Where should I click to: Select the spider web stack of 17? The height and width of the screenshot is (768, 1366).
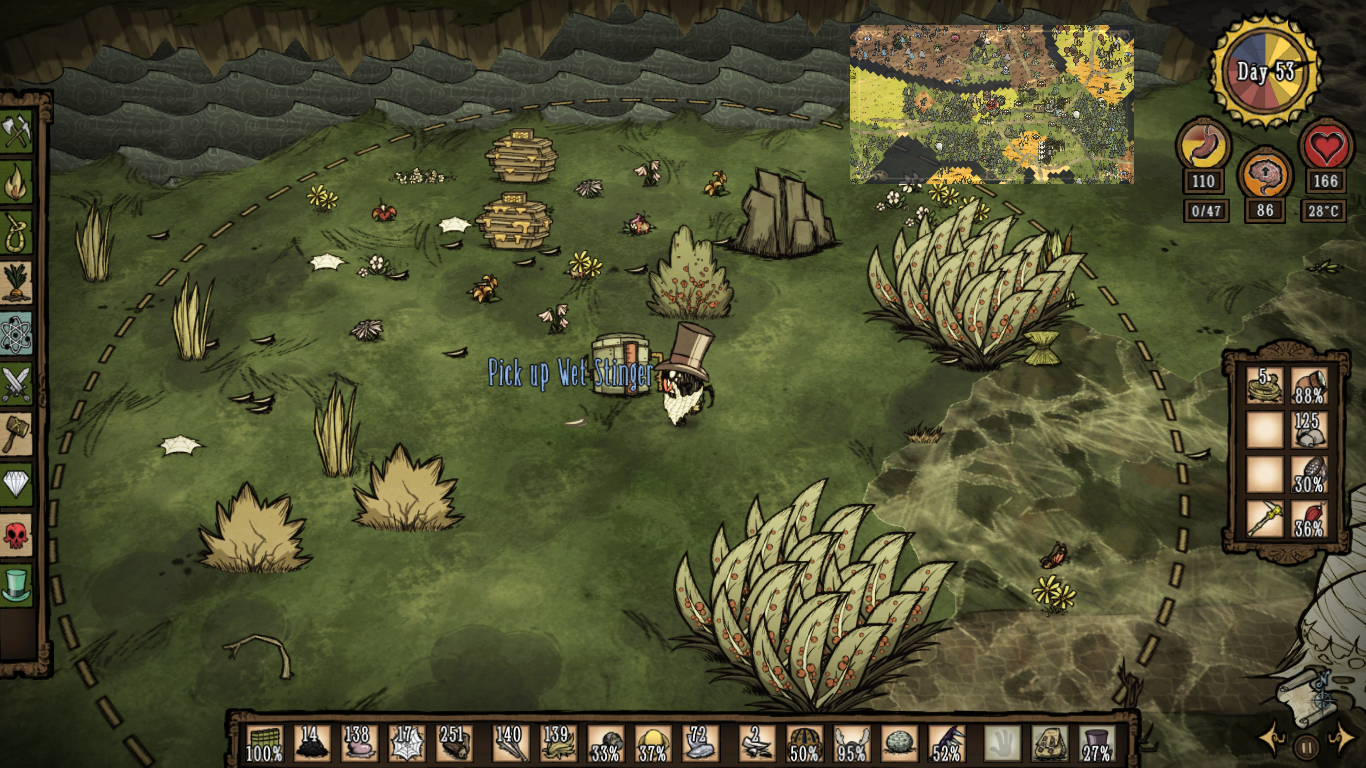click(407, 743)
